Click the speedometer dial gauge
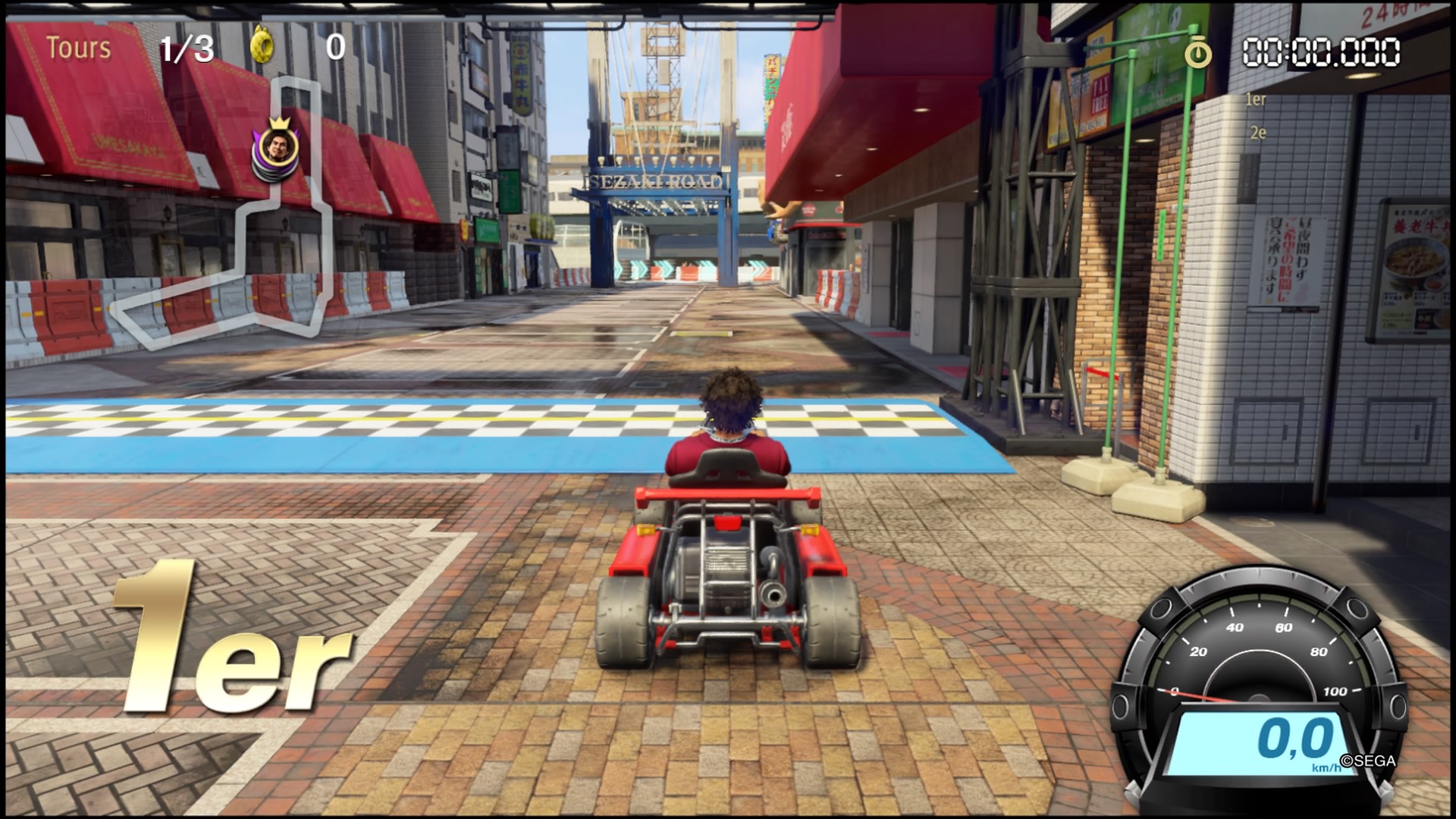This screenshot has height=819, width=1456. point(1257,667)
